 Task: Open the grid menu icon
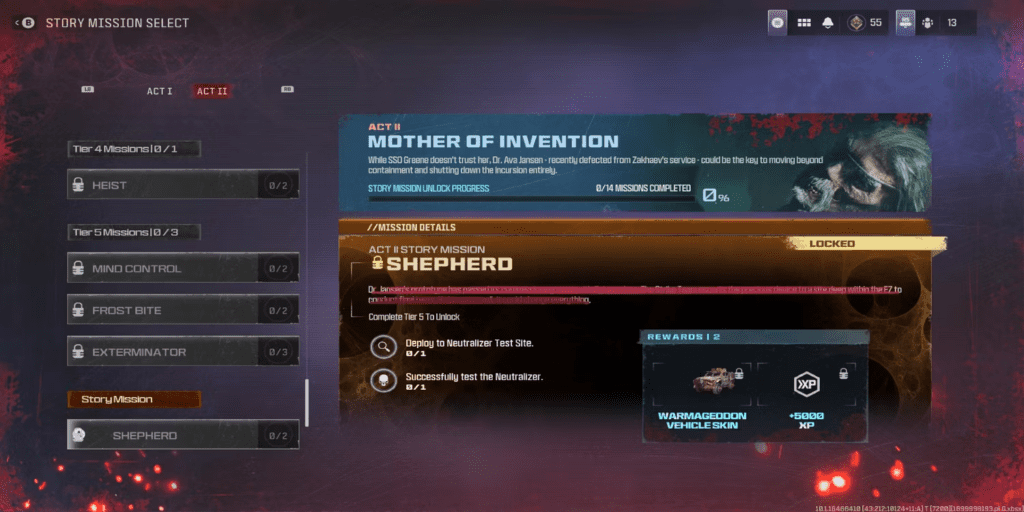803,23
